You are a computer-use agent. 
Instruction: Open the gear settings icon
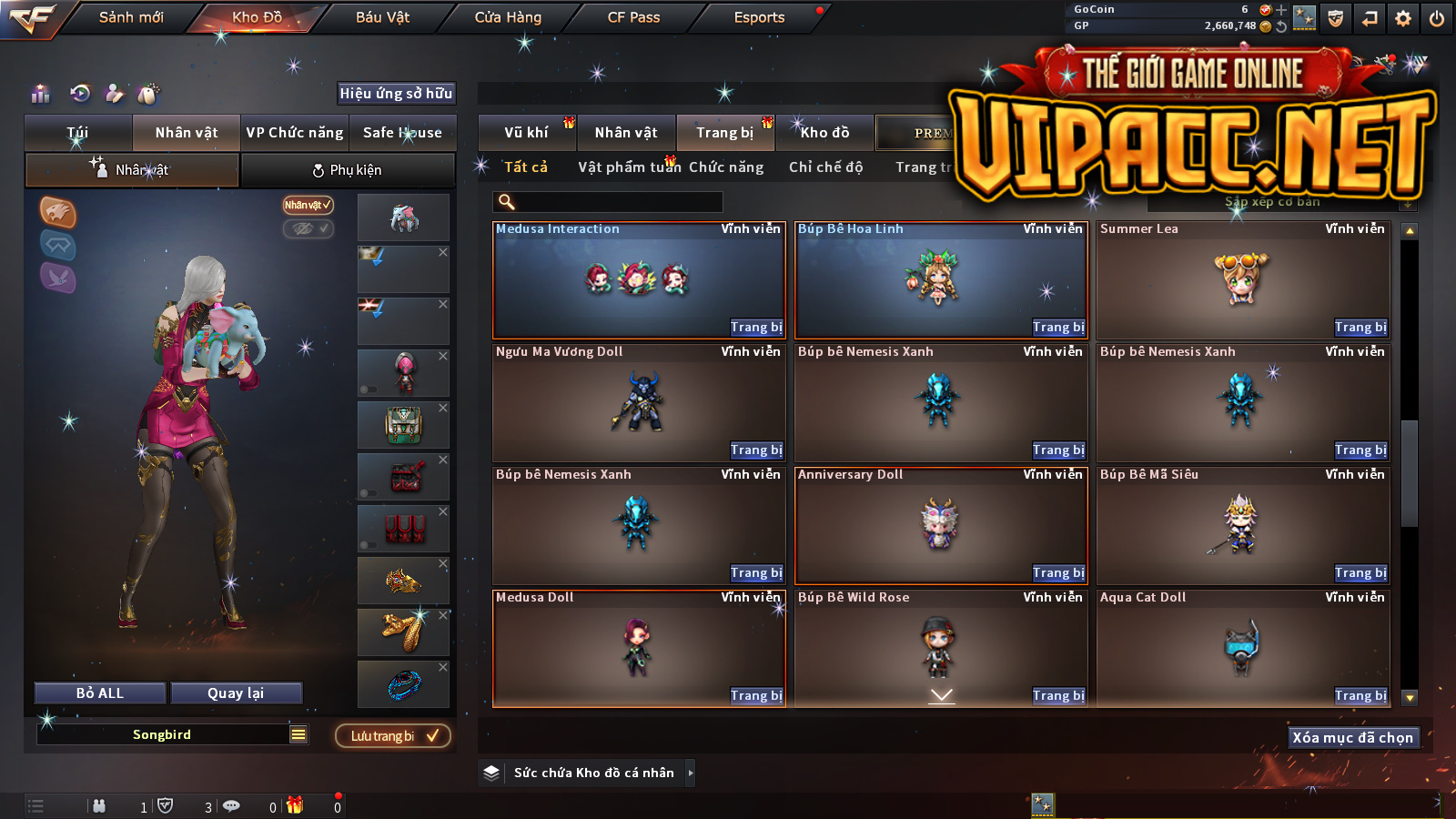[1403, 18]
